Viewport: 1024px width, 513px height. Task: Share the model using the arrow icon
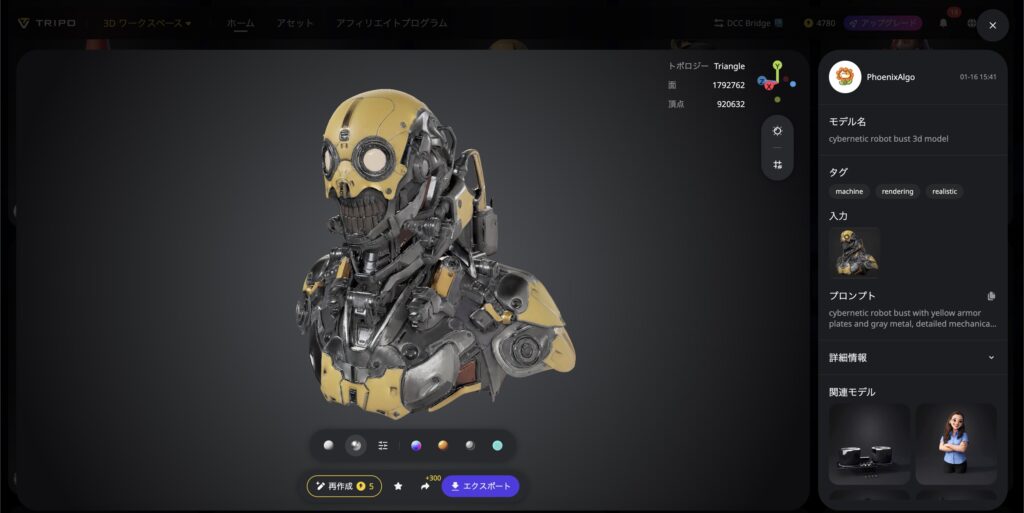click(425, 486)
